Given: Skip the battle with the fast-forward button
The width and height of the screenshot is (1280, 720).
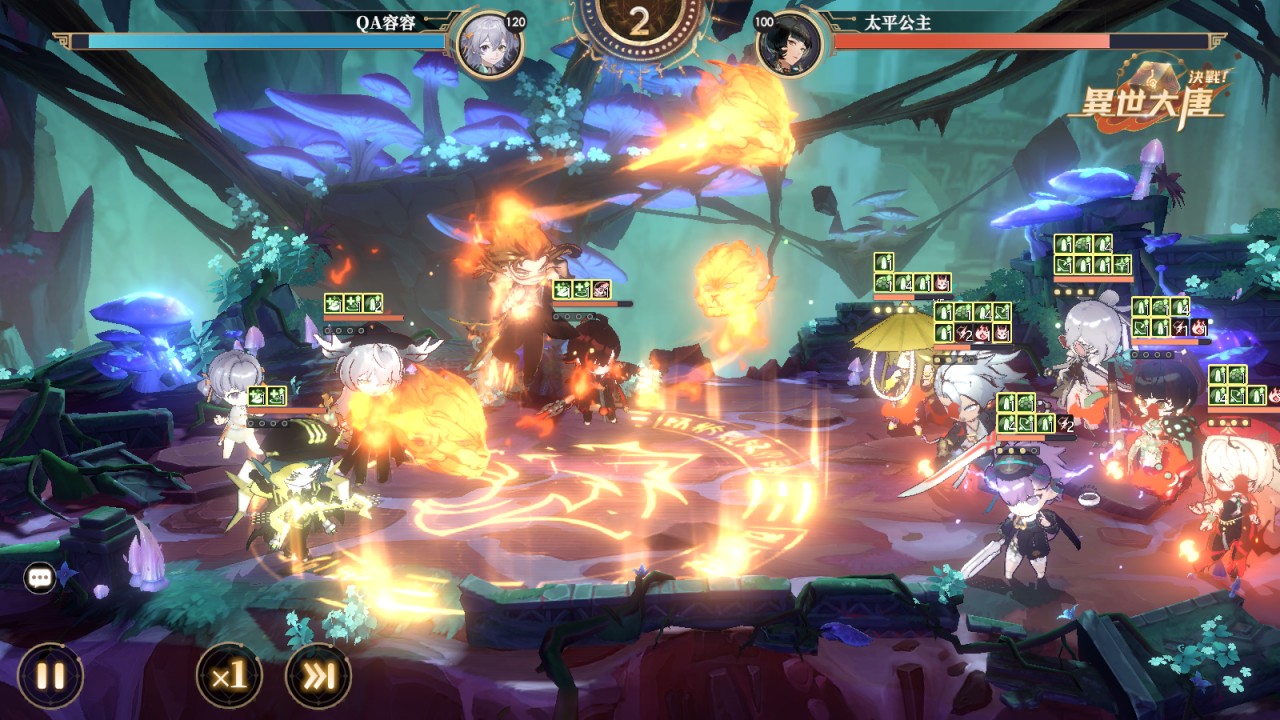Looking at the screenshot, I should point(318,675).
